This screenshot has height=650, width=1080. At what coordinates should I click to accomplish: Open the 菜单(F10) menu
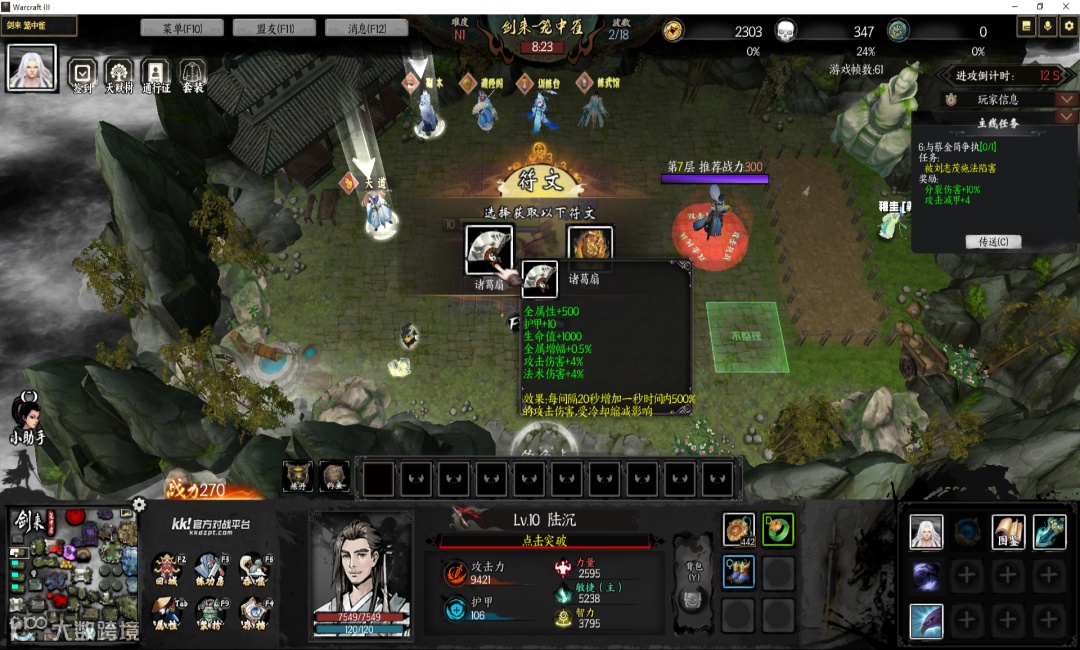[x=182, y=28]
